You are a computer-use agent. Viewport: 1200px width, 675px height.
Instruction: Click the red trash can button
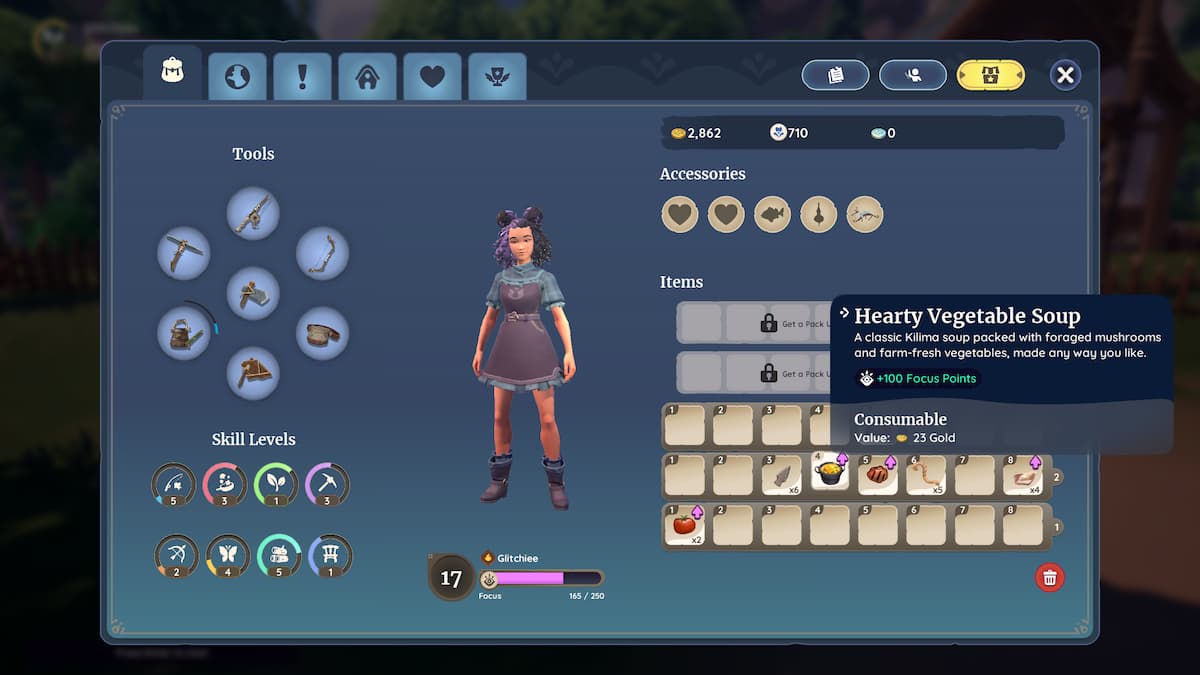1049,577
